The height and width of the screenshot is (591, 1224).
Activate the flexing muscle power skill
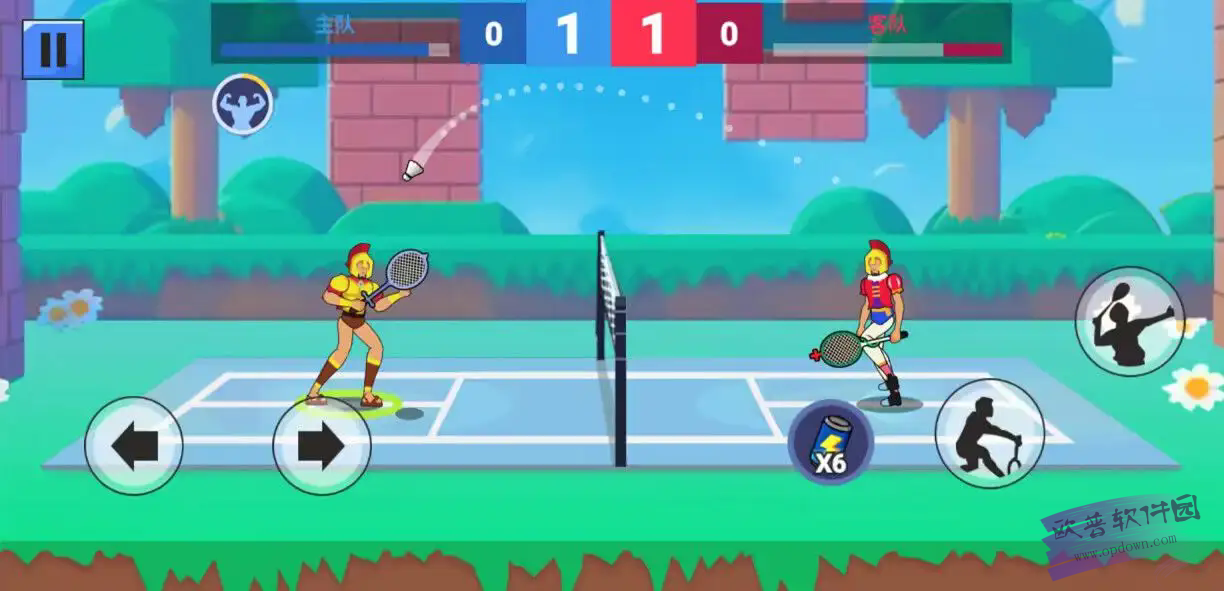pyautogui.click(x=243, y=104)
